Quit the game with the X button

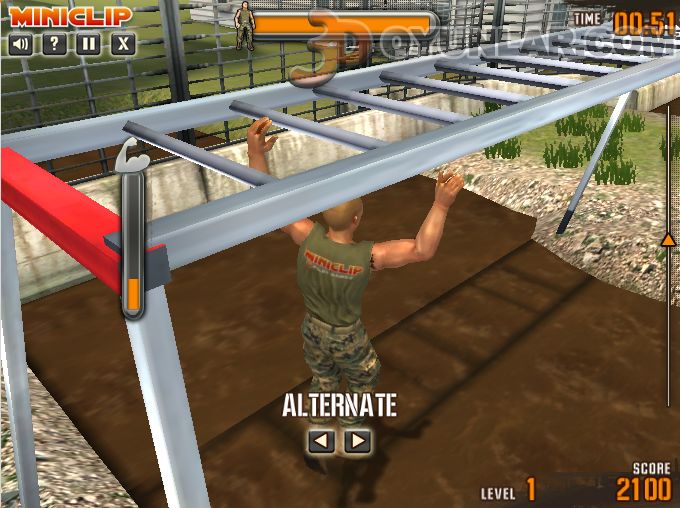123,44
